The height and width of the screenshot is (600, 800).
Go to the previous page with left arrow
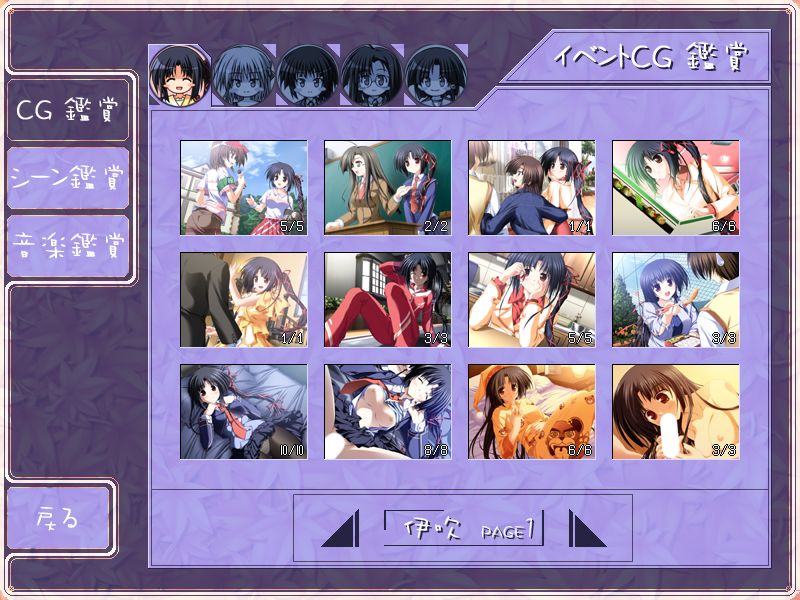[x=340, y=528]
